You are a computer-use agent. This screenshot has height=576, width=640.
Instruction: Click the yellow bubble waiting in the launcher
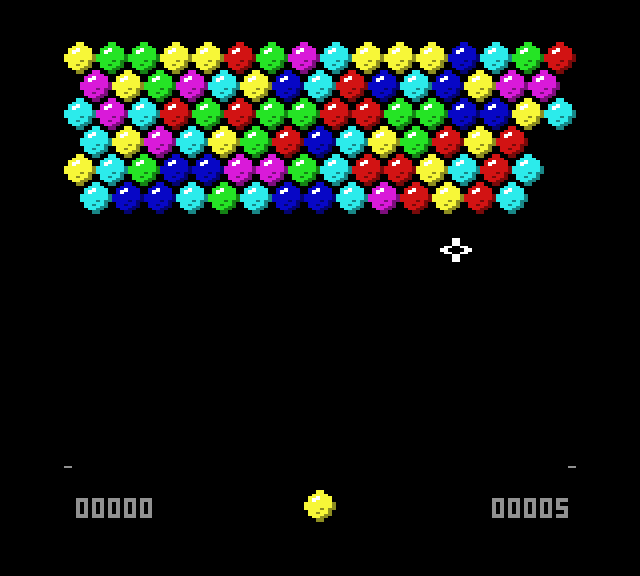click(319, 505)
